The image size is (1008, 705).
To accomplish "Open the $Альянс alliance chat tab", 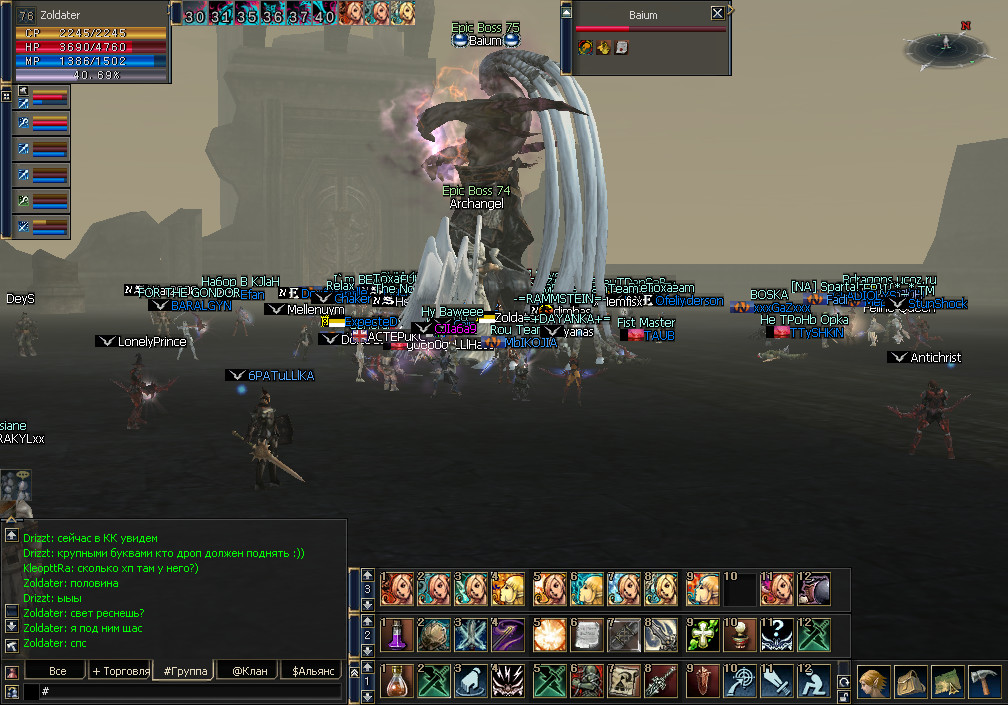I will coord(310,670).
